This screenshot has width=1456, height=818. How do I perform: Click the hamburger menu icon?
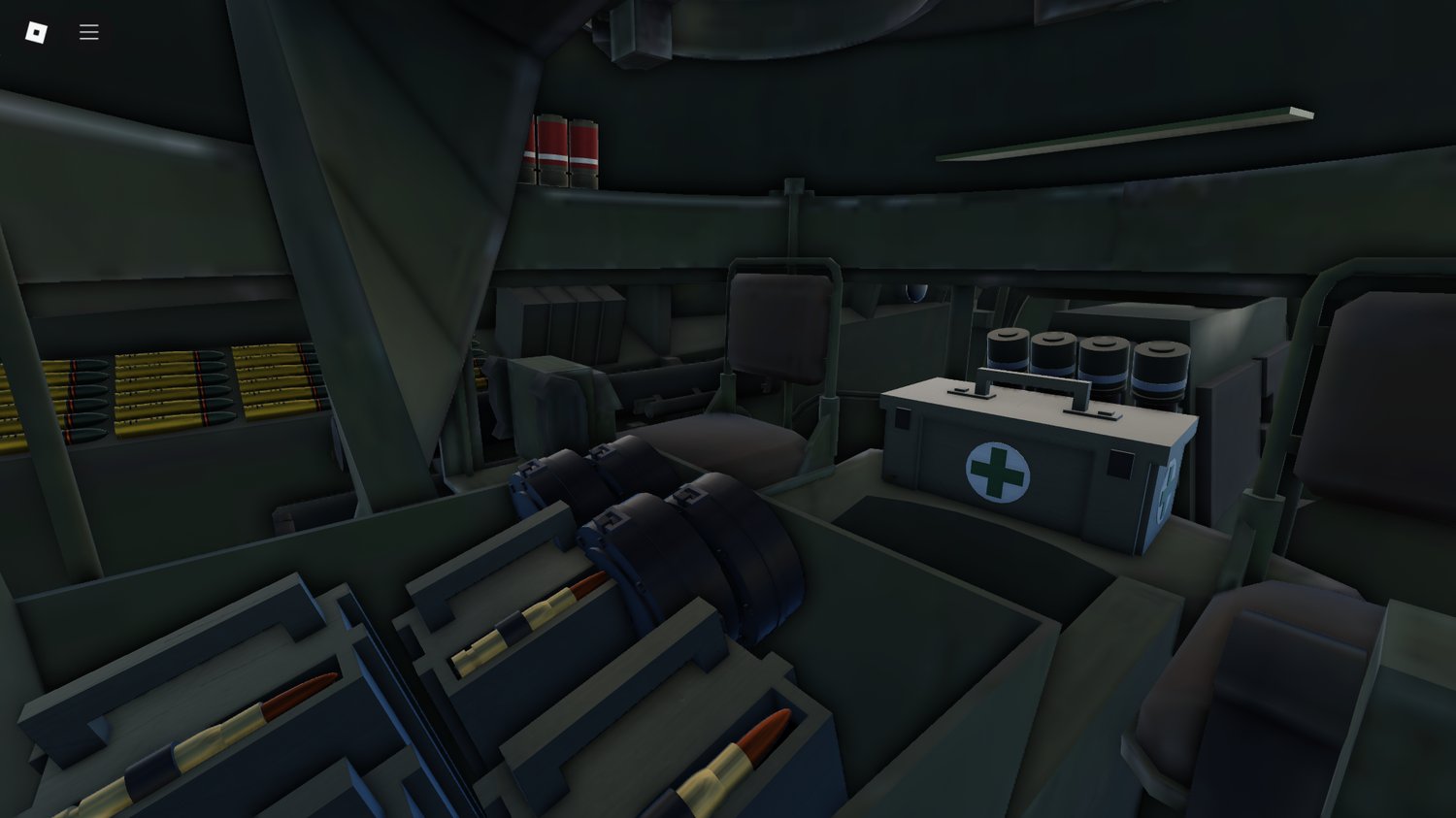pyautogui.click(x=88, y=31)
